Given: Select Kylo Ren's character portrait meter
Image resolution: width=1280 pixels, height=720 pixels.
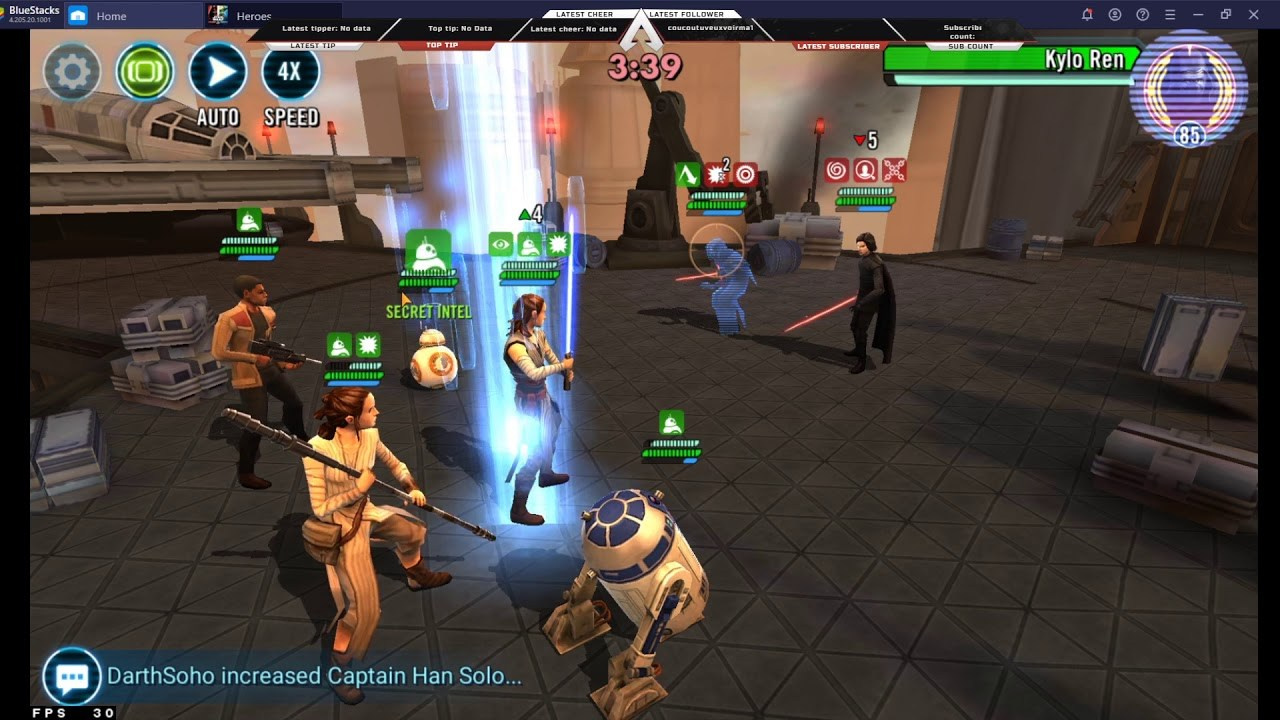Looking at the screenshot, I should [x=1188, y=90].
